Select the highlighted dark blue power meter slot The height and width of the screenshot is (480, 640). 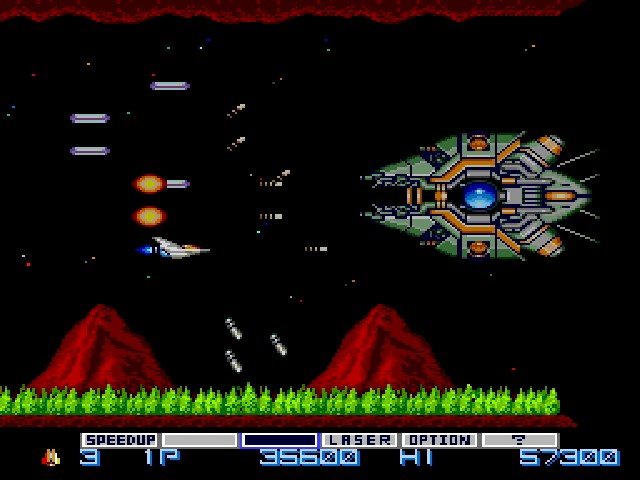280,440
